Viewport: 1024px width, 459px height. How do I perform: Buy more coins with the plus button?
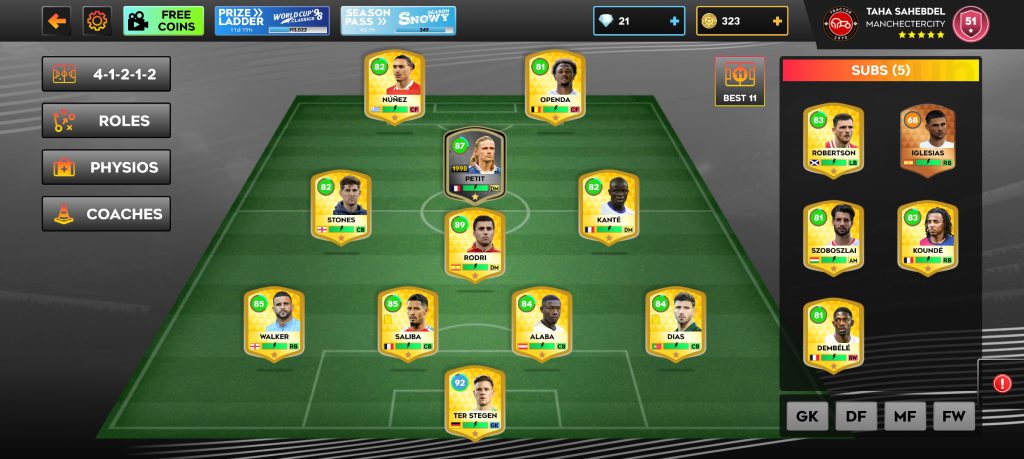click(x=776, y=21)
